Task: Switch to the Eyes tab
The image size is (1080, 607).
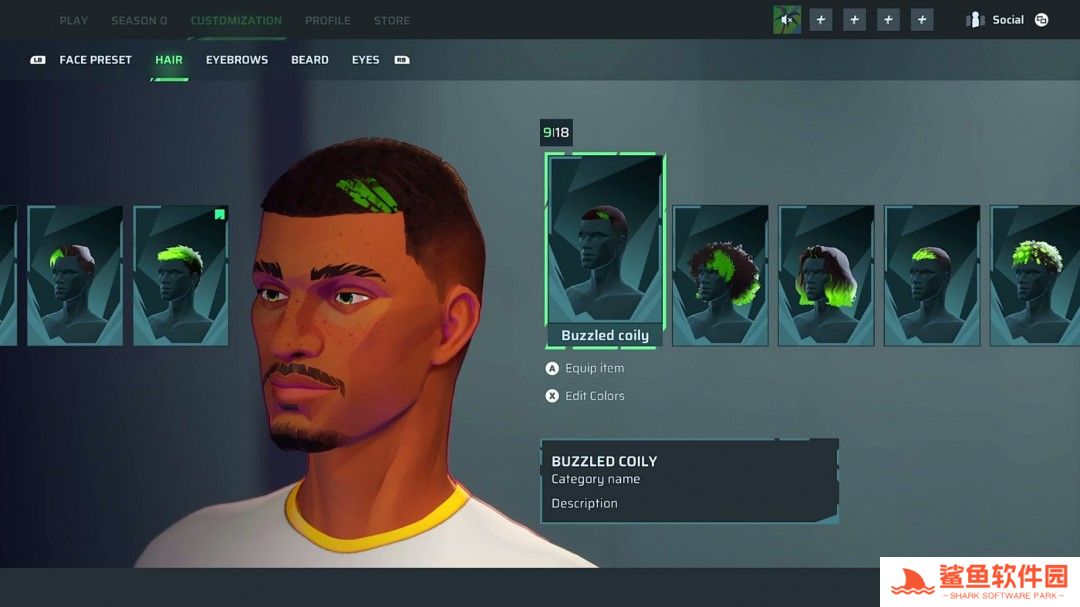Action: coord(365,60)
